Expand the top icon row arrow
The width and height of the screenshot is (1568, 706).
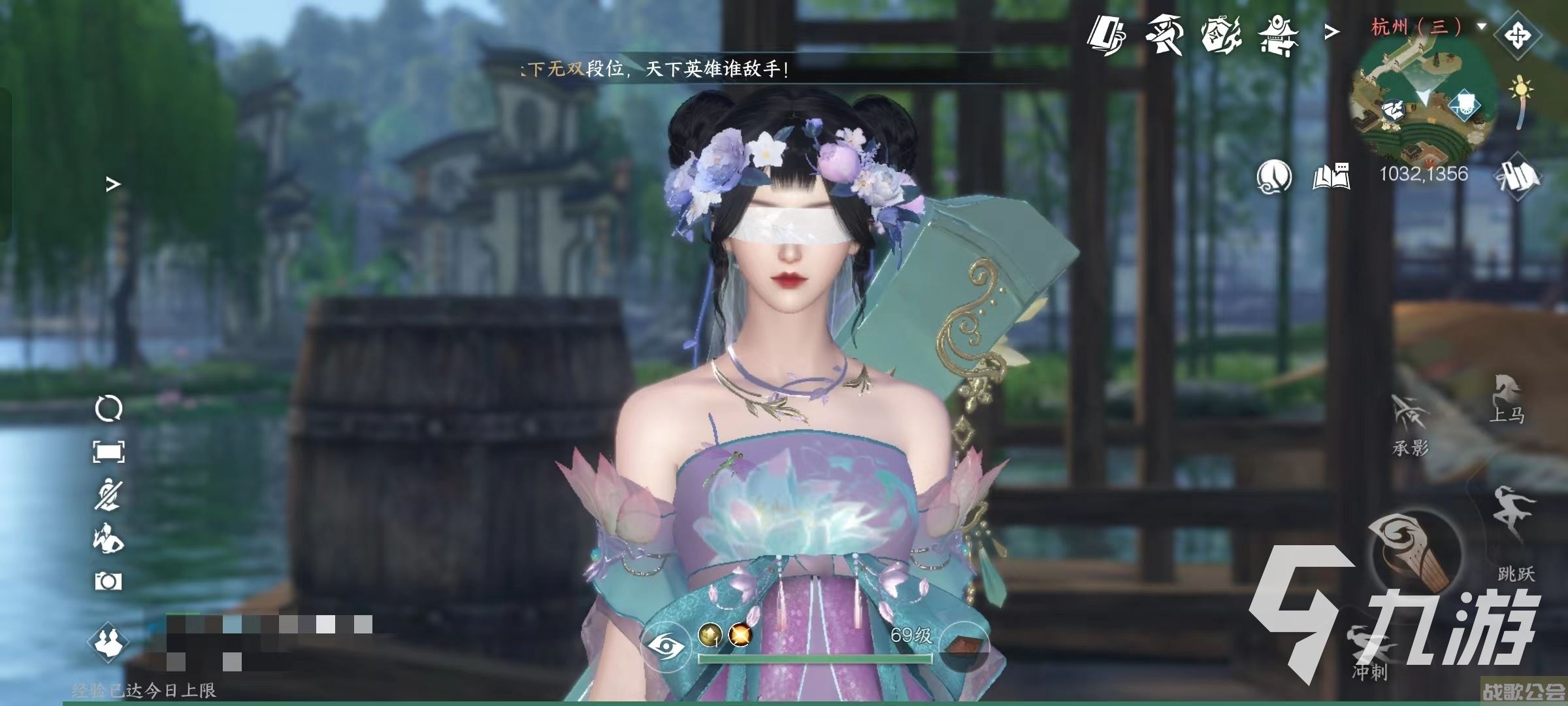(1331, 31)
